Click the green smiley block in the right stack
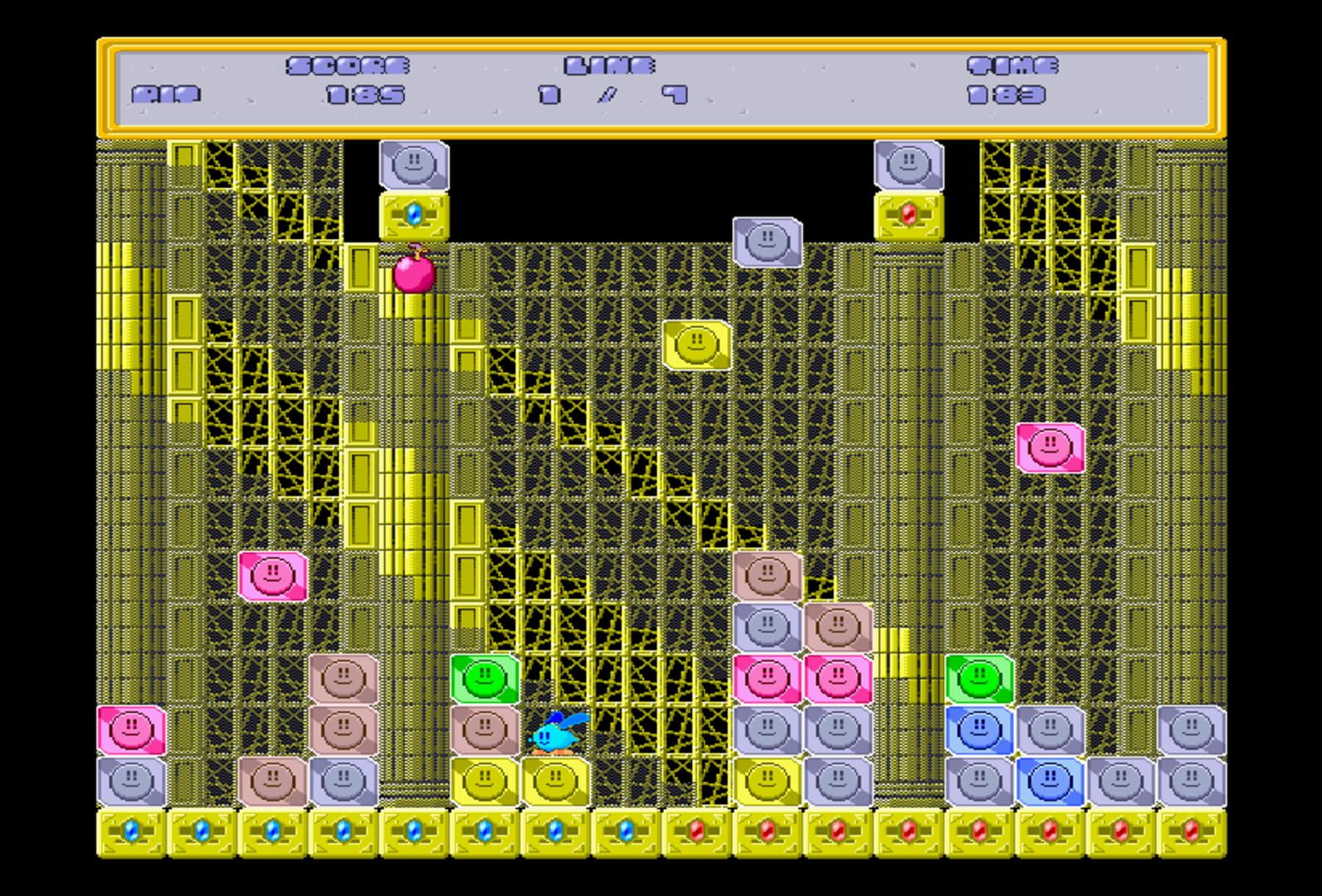The width and height of the screenshot is (1322, 896). (978, 678)
